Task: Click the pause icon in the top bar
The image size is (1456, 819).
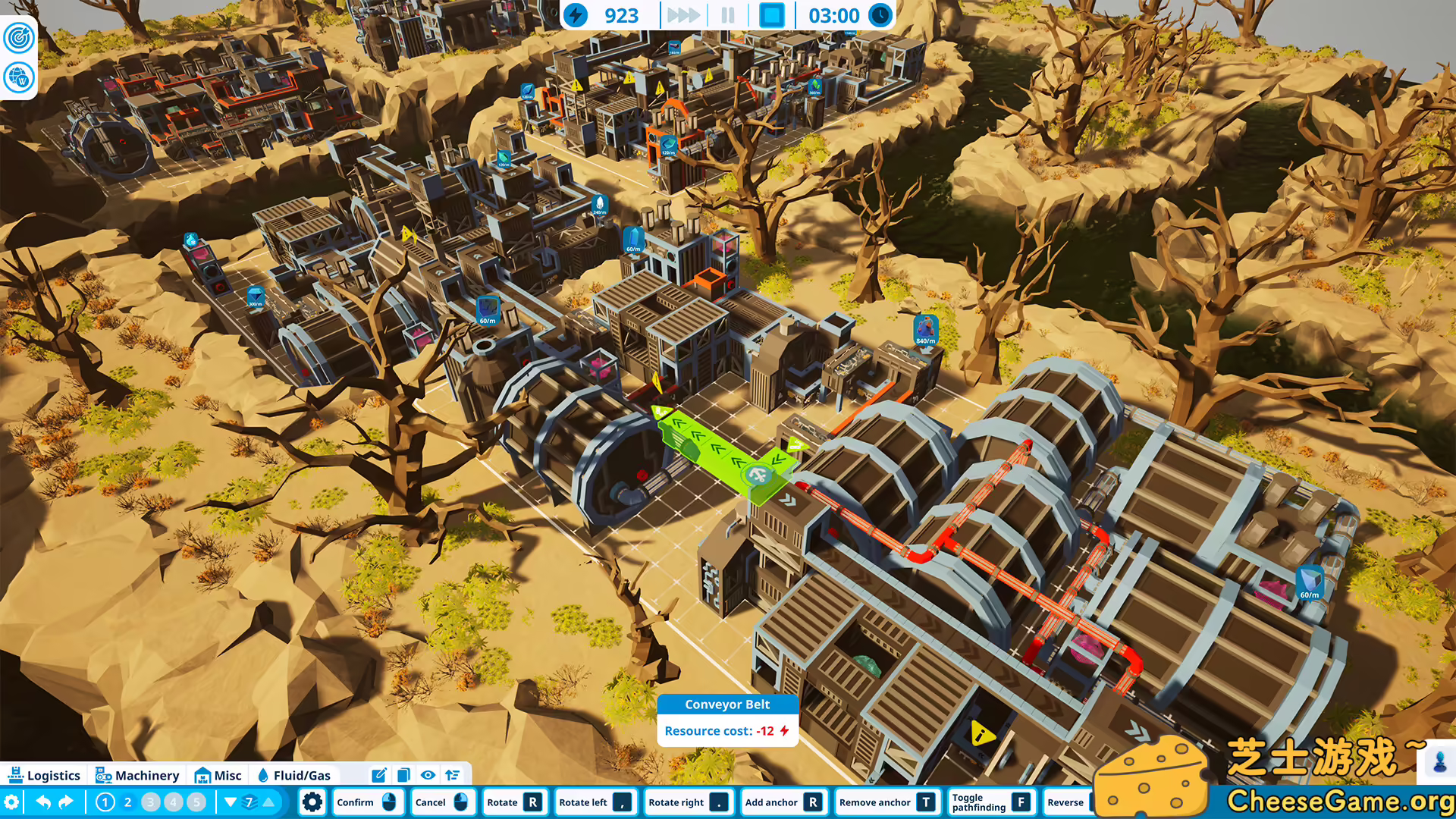Action: 726,15
